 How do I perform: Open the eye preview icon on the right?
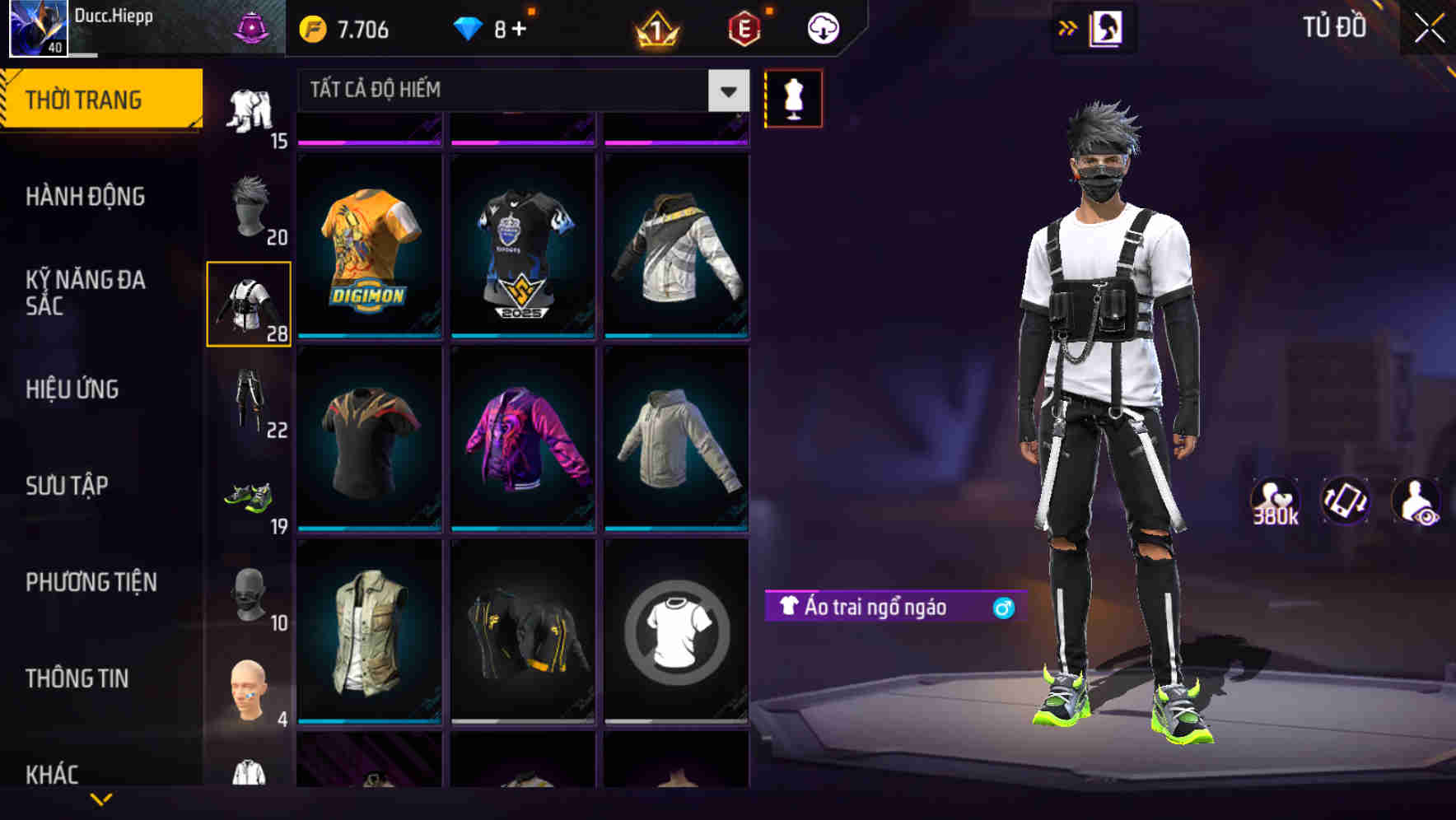[1420, 501]
